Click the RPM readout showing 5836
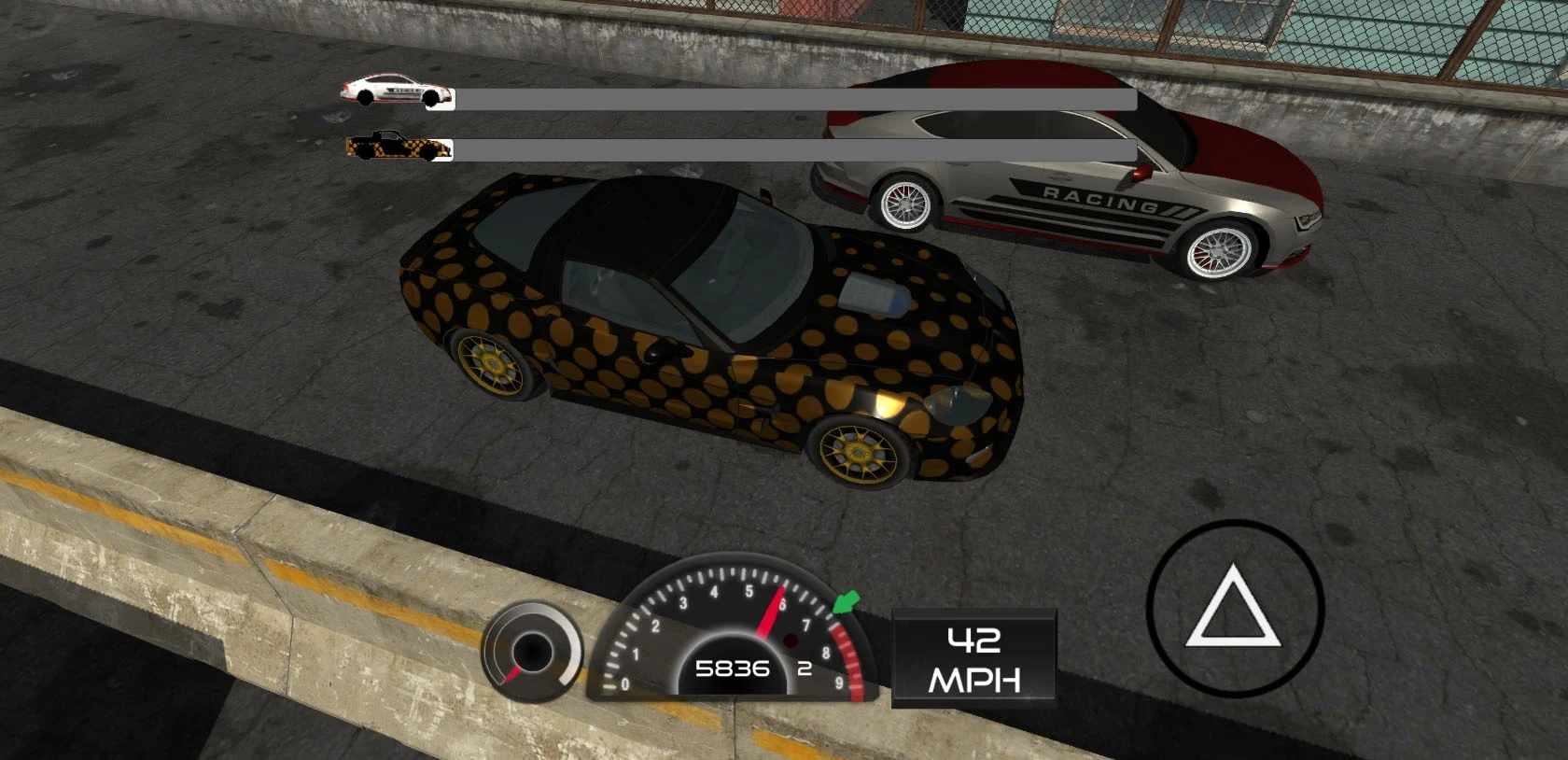The height and width of the screenshot is (760, 1568). [733, 669]
